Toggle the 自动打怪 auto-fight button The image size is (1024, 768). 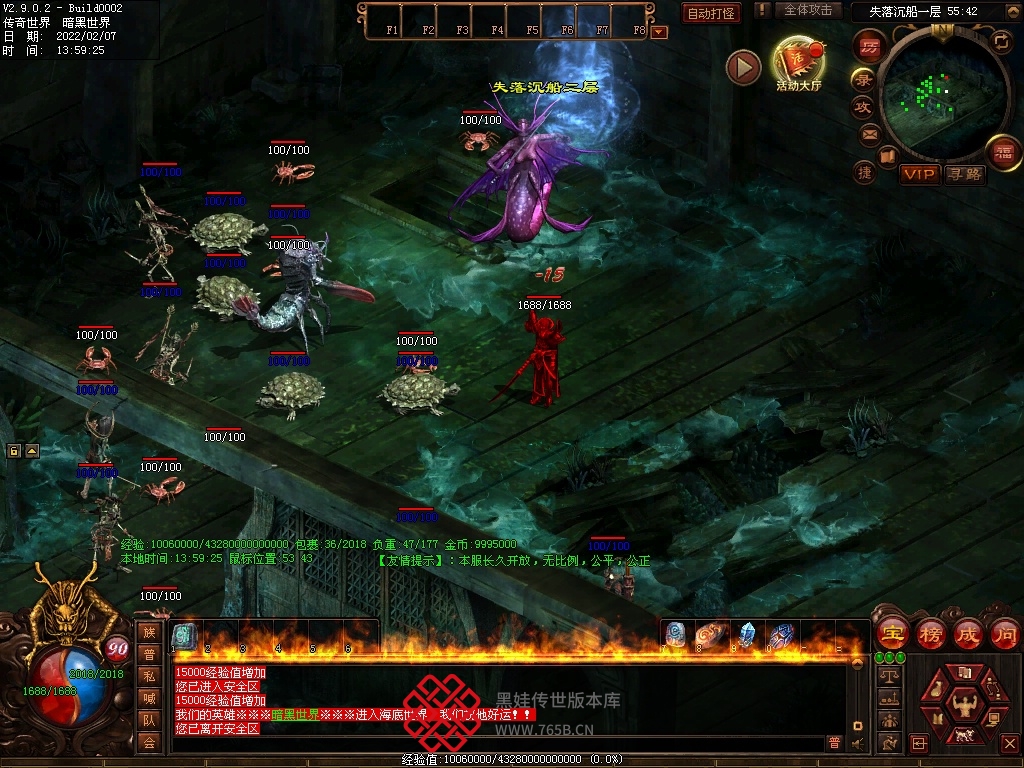pyautogui.click(x=711, y=13)
